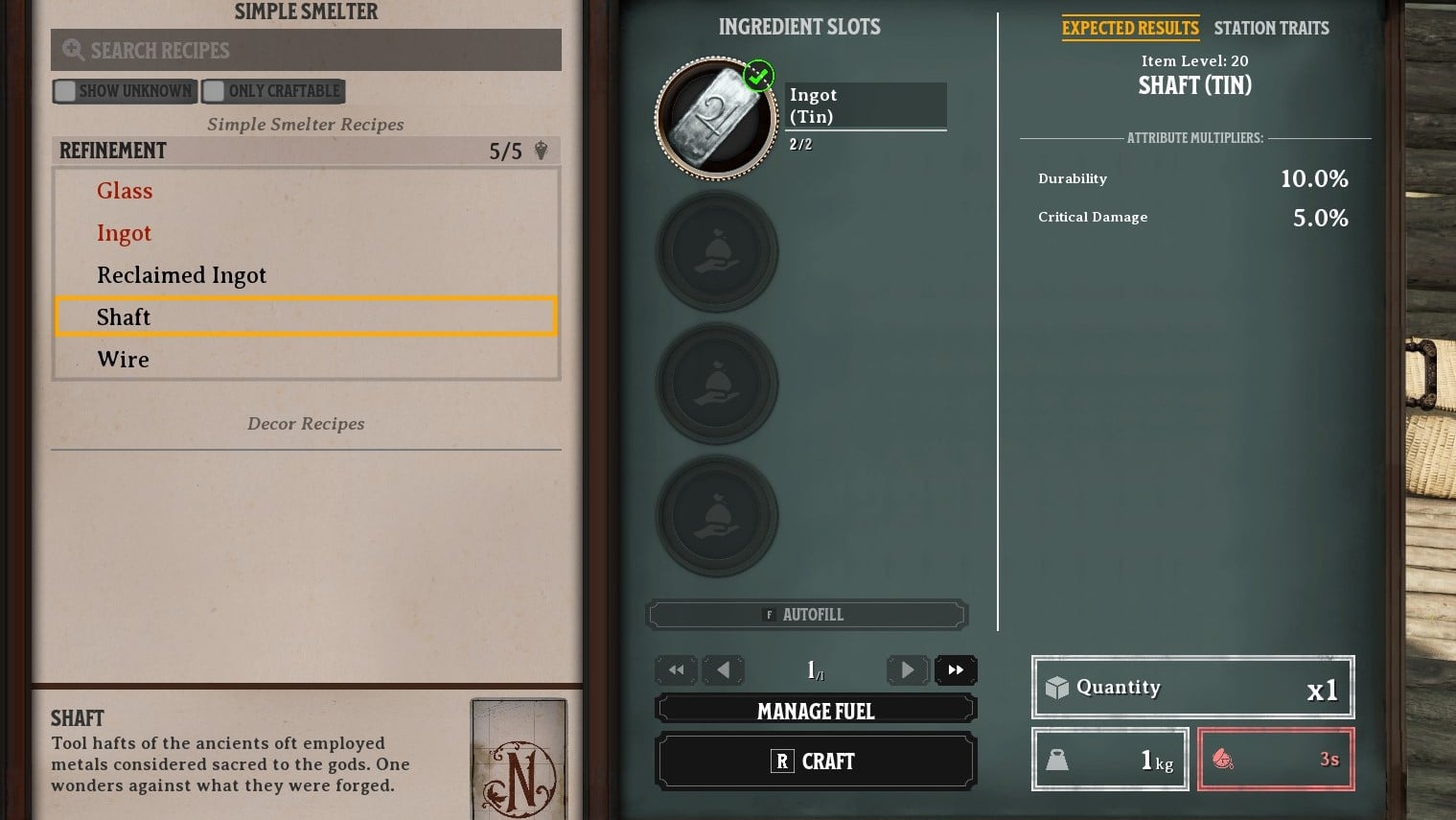The width and height of the screenshot is (1456, 820).
Task: Open Manage Fuel
Action: [816, 711]
